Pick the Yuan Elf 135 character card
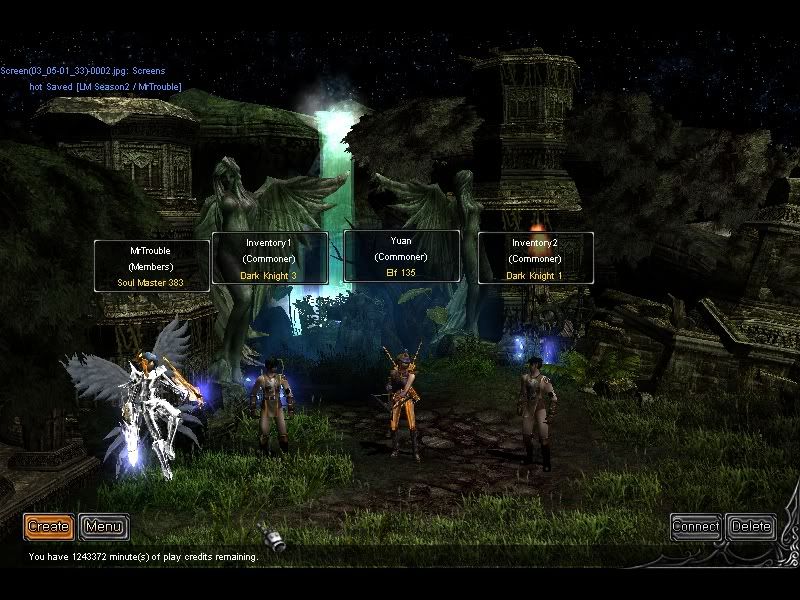The width and height of the screenshot is (800, 600). coord(401,256)
